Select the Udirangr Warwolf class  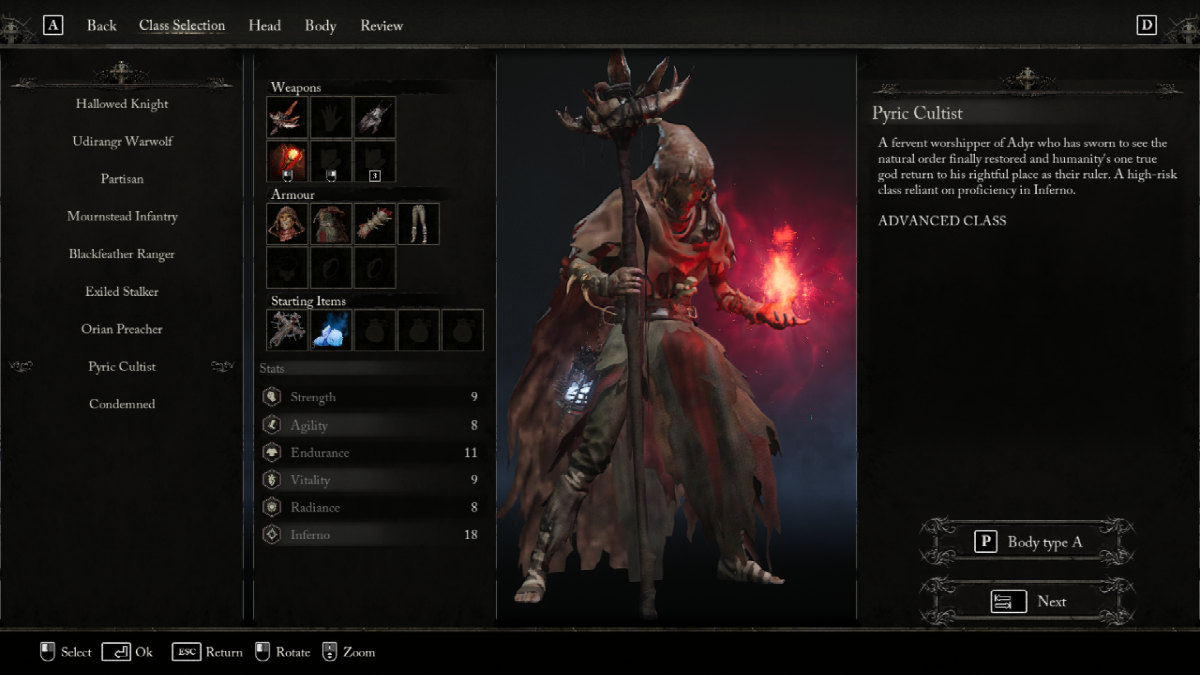tap(122, 142)
